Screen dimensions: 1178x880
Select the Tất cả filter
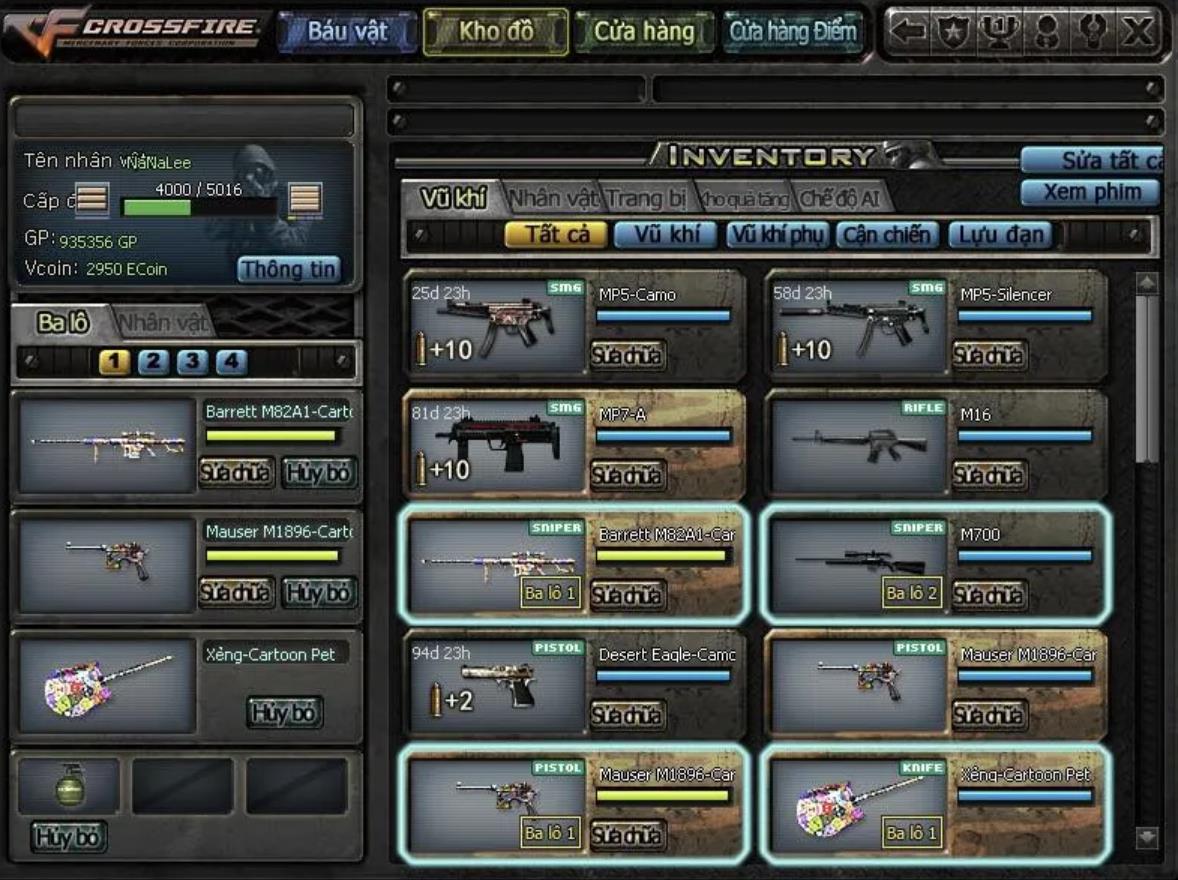coord(555,235)
